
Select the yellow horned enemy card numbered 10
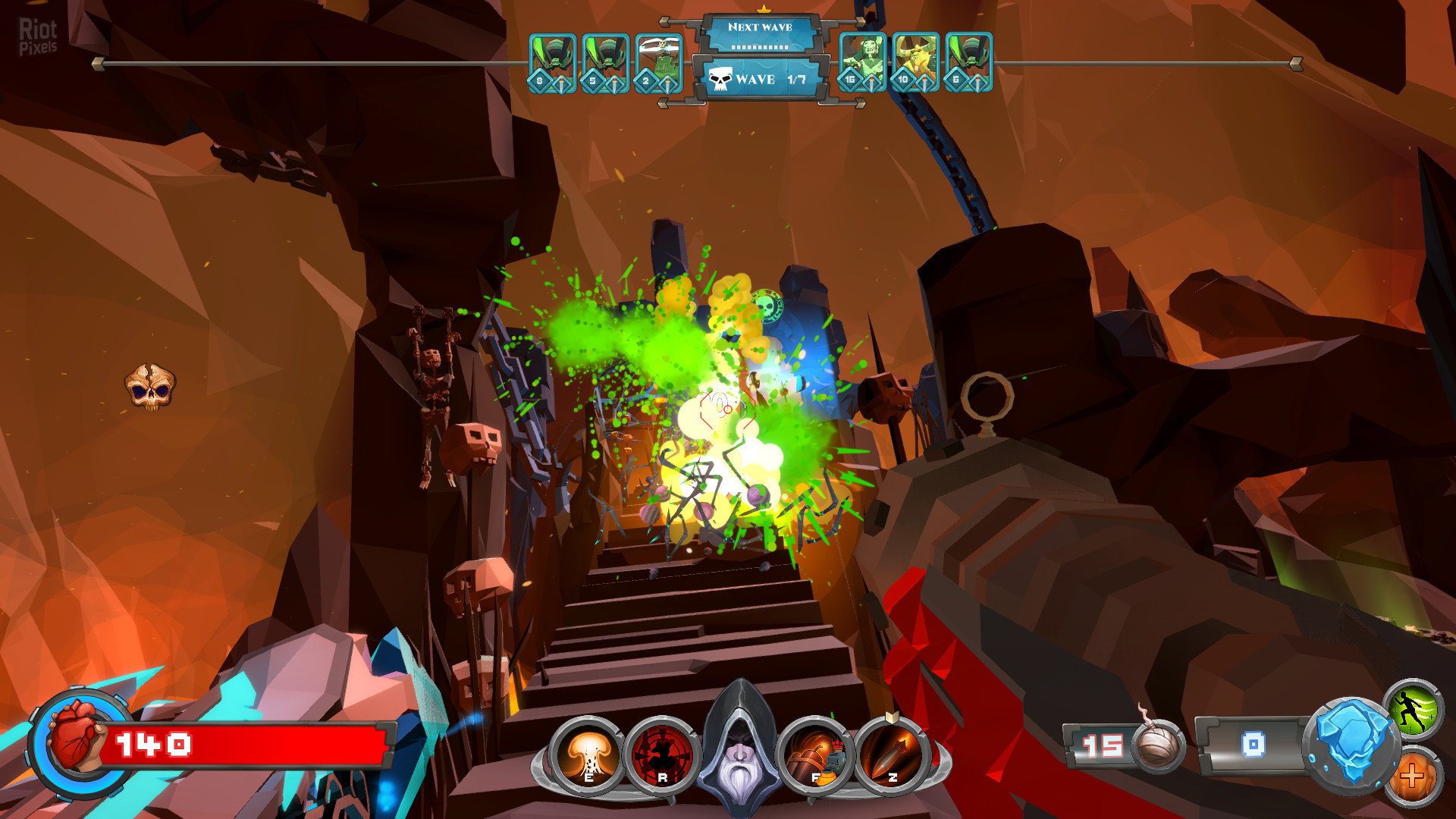915,62
